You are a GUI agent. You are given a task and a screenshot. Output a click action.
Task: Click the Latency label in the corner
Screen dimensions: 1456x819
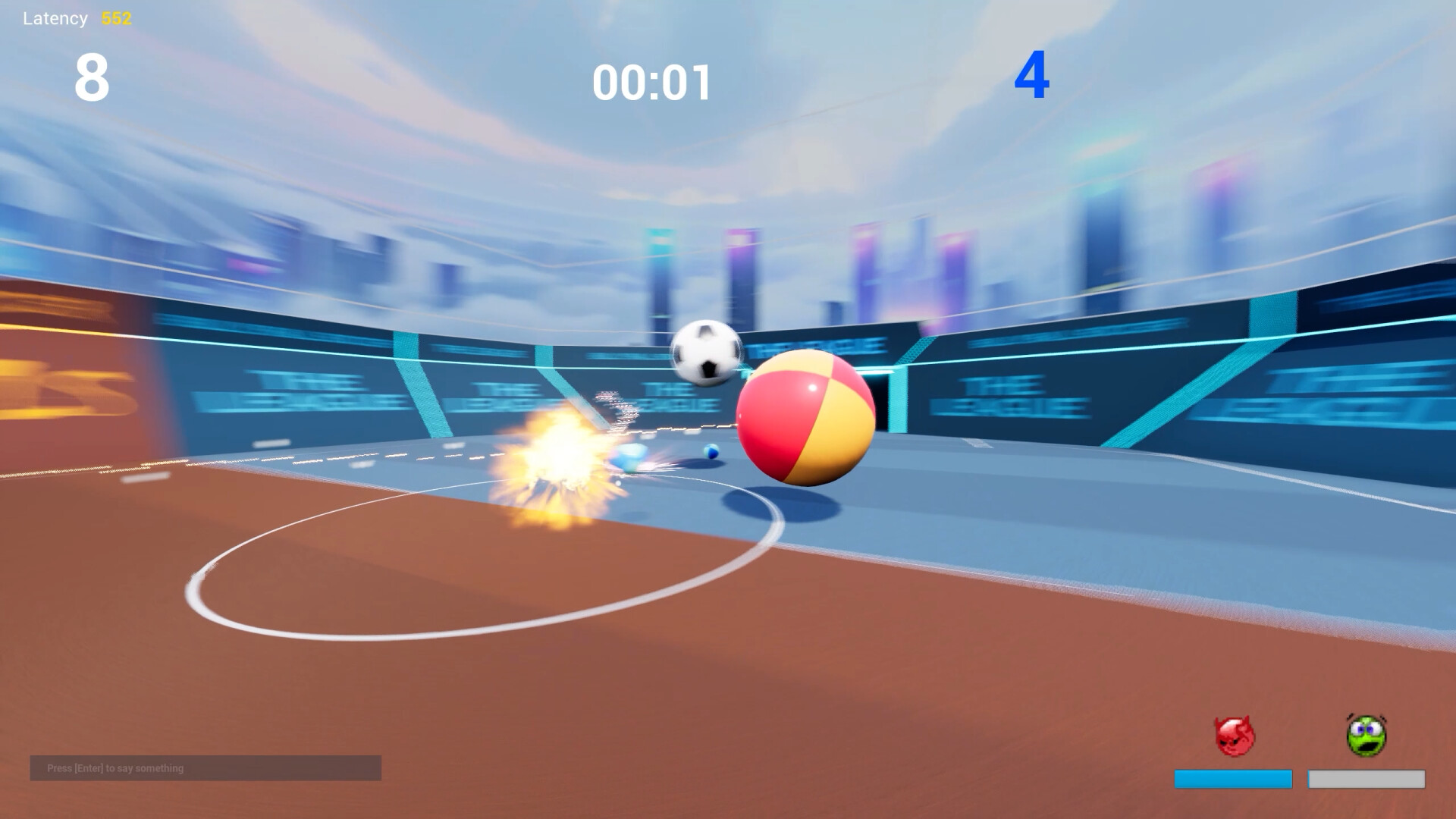(x=54, y=17)
